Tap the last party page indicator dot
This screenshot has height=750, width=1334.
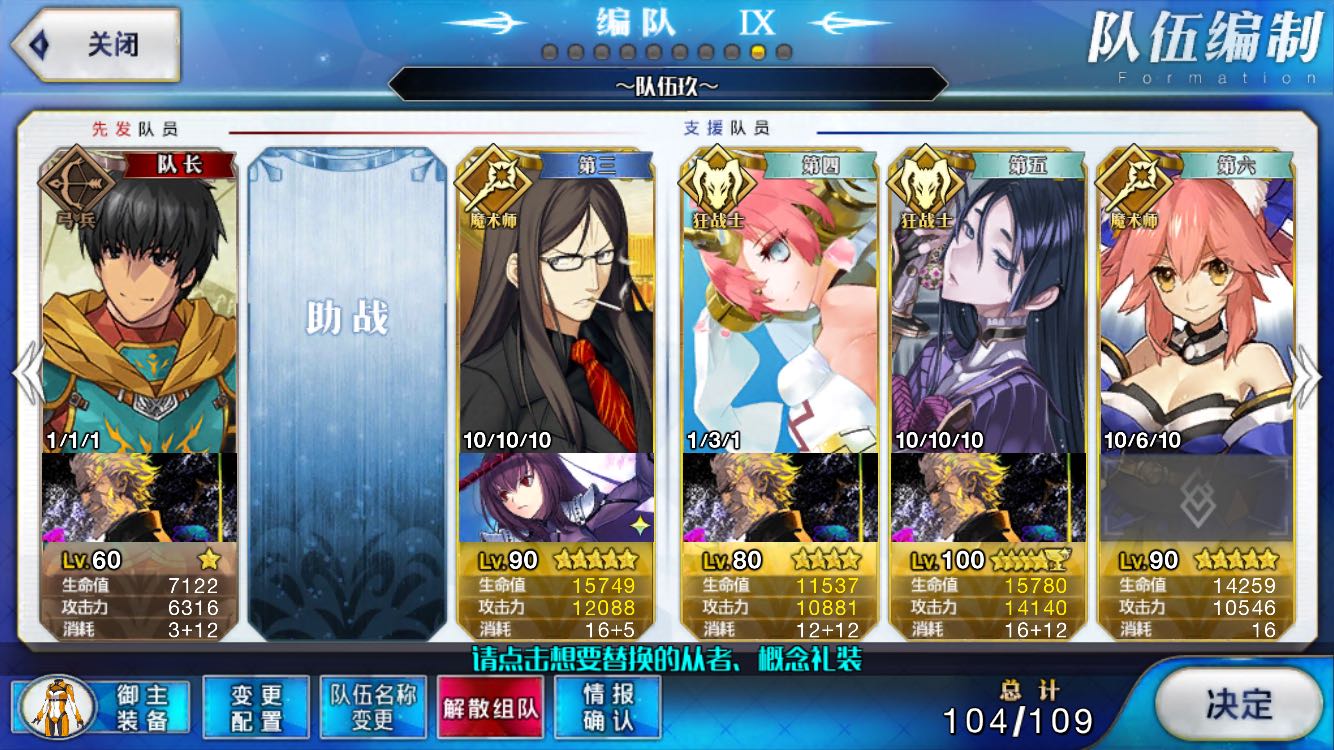(784, 52)
